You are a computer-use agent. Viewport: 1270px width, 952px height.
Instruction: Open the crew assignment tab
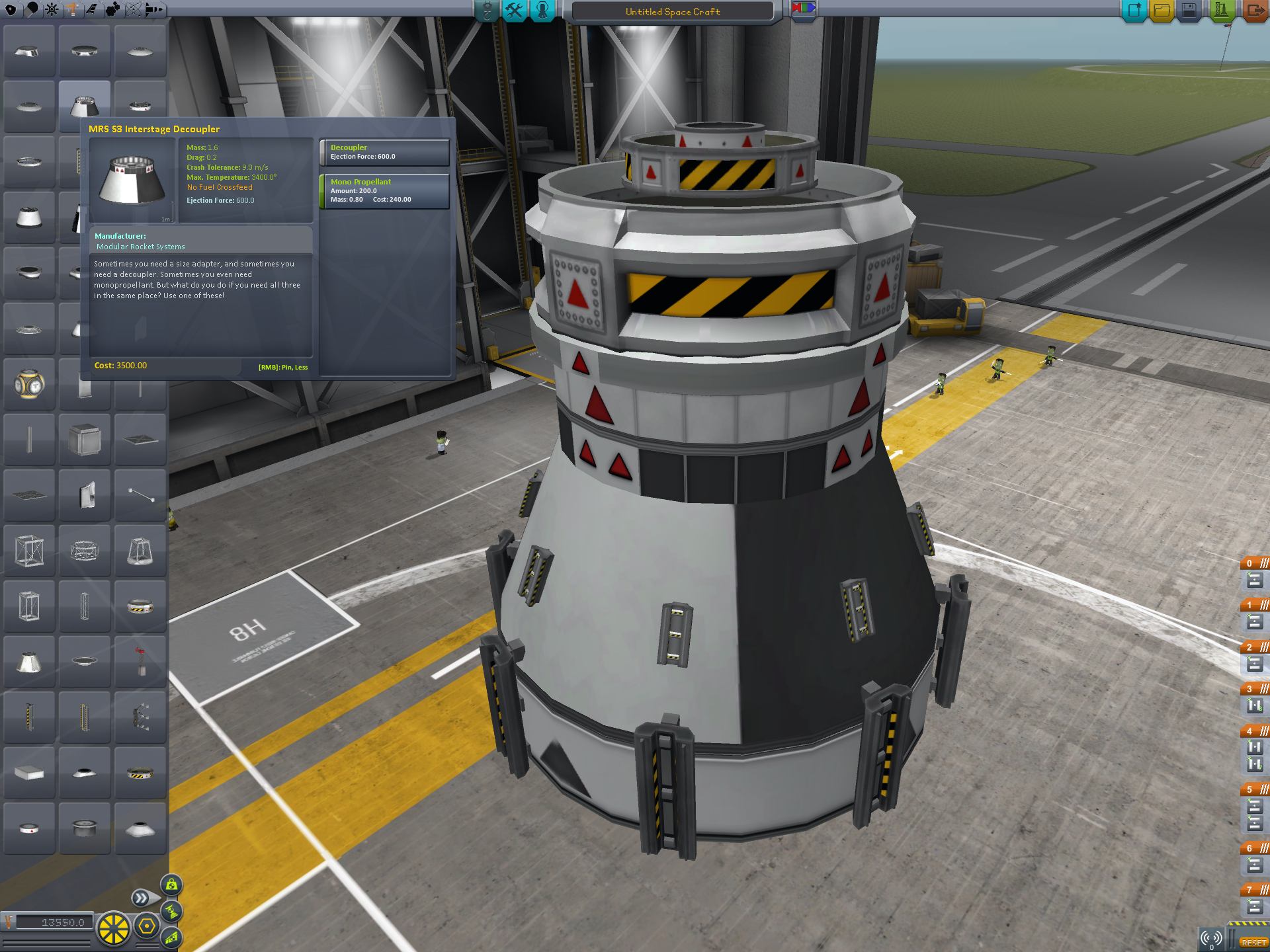tap(542, 11)
